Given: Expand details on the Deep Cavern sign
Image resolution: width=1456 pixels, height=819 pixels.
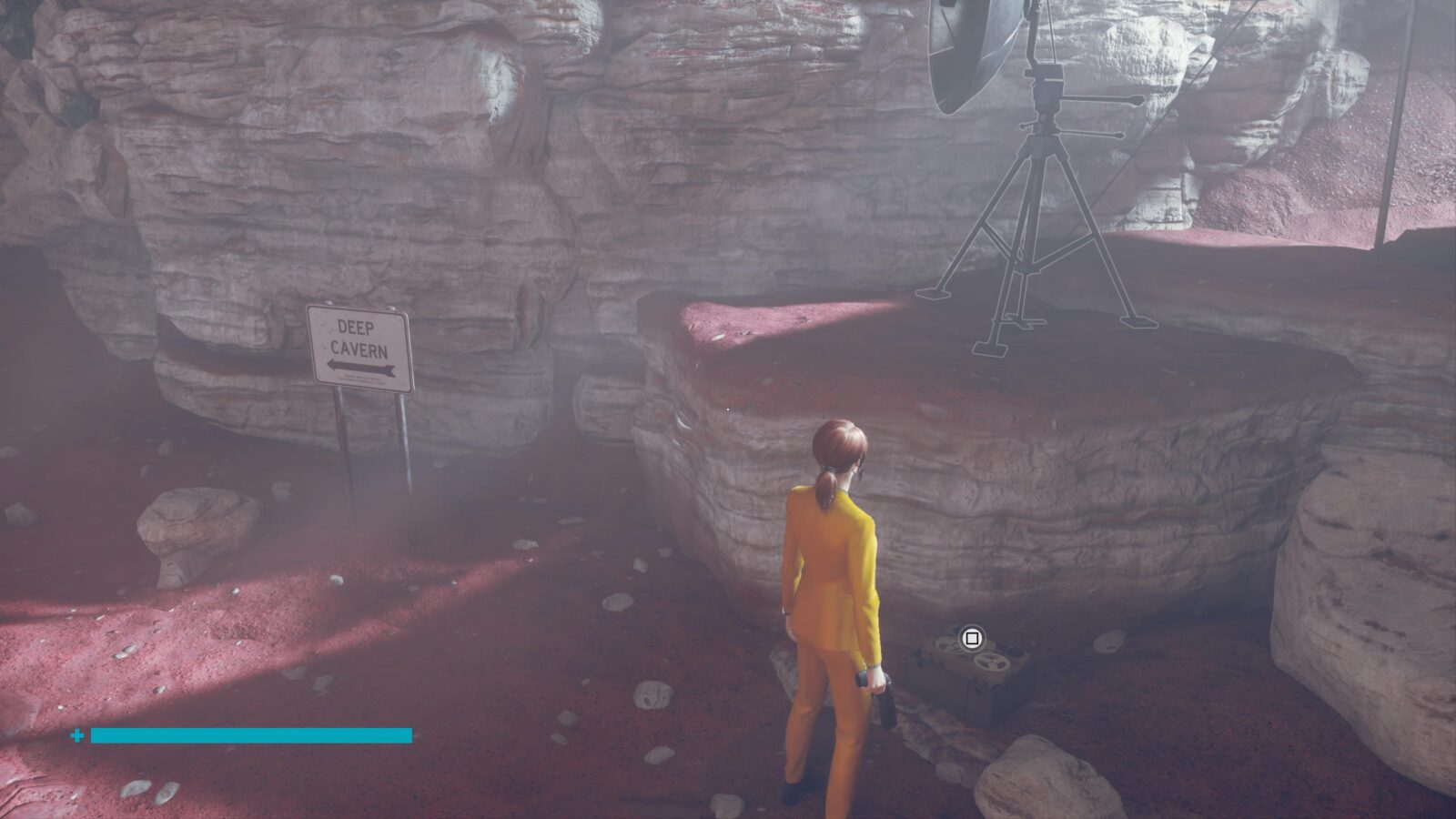Looking at the screenshot, I should [x=361, y=350].
